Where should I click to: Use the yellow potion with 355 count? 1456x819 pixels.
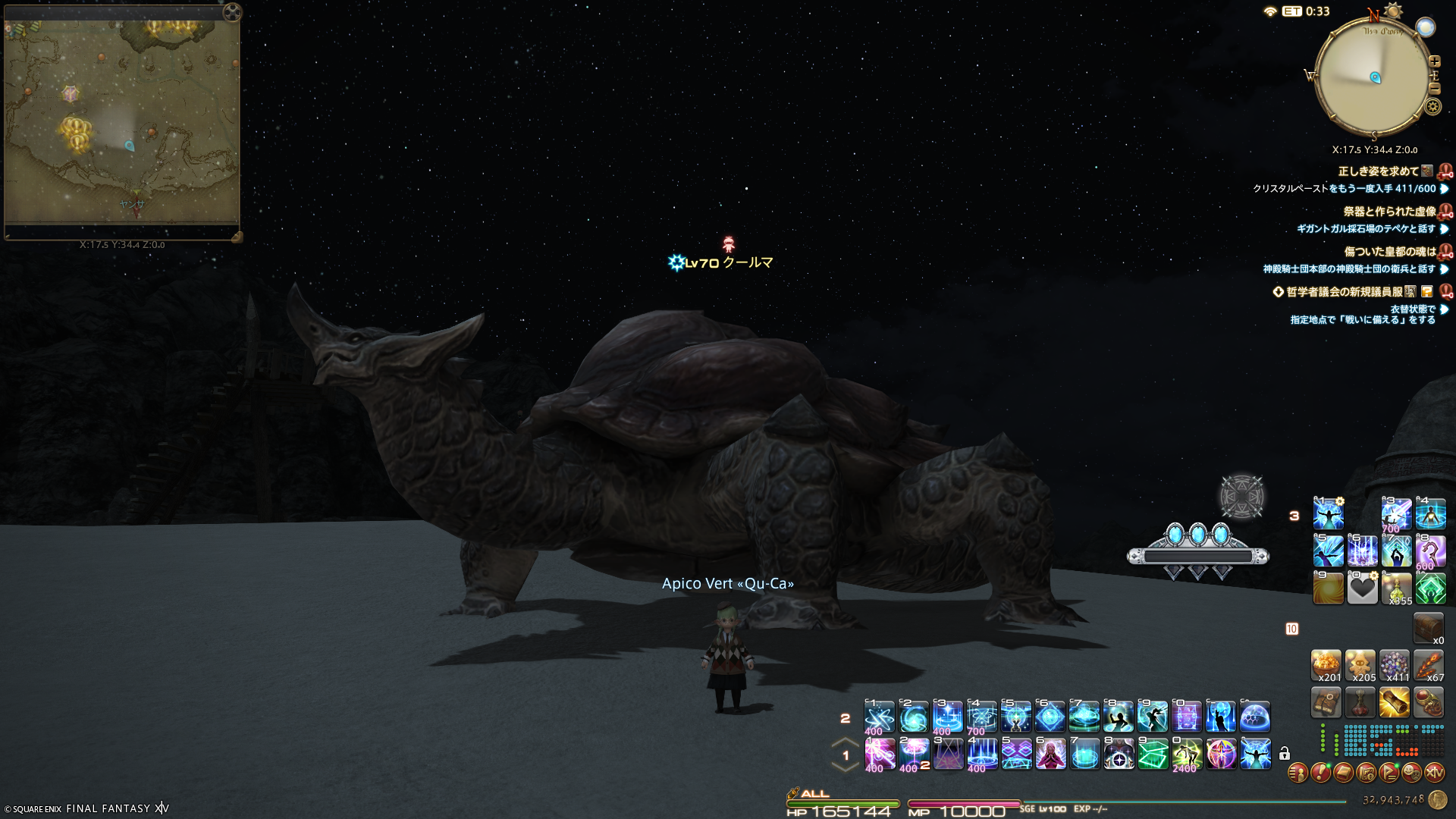coord(1396,588)
